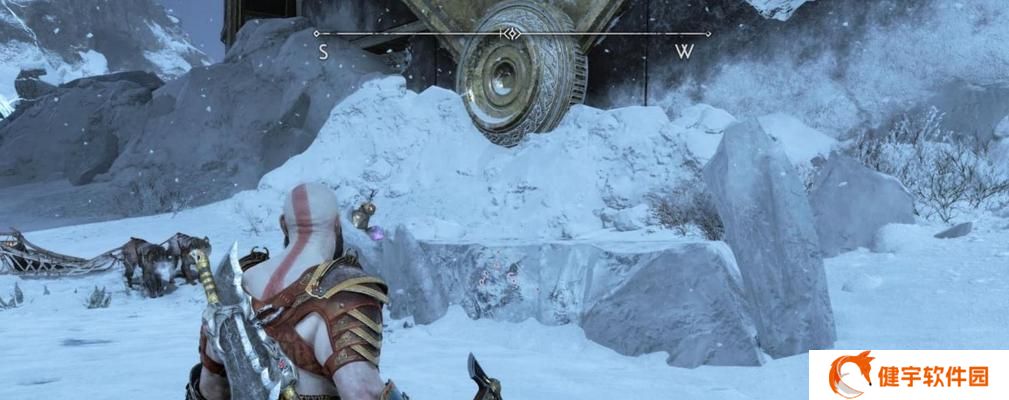Select the W direction letter on the compass
Viewport: 1009px width, 400px height.
(684, 53)
